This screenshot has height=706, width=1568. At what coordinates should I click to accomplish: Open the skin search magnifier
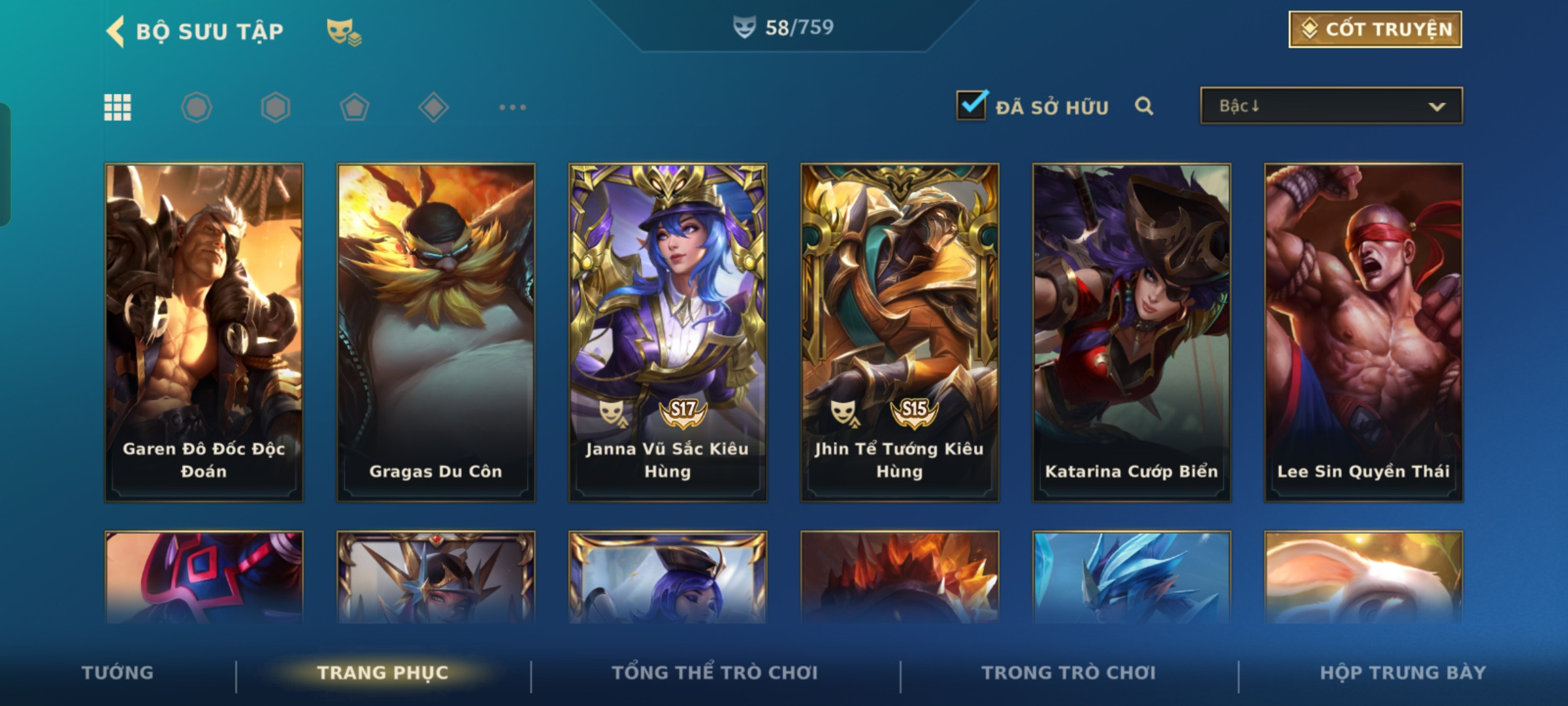tap(1143, 106)
